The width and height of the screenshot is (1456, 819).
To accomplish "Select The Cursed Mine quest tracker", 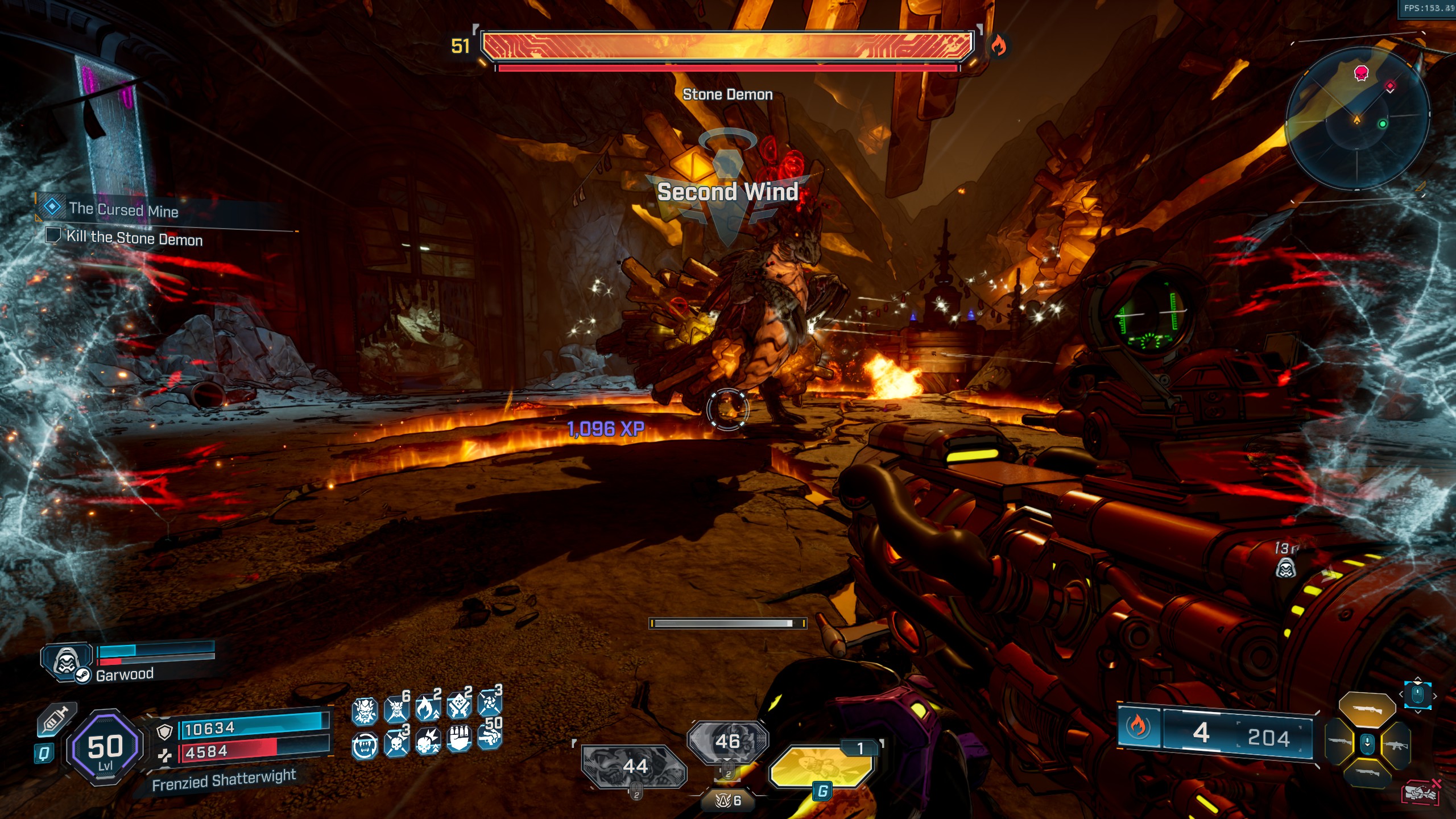I will coord(123,209).
